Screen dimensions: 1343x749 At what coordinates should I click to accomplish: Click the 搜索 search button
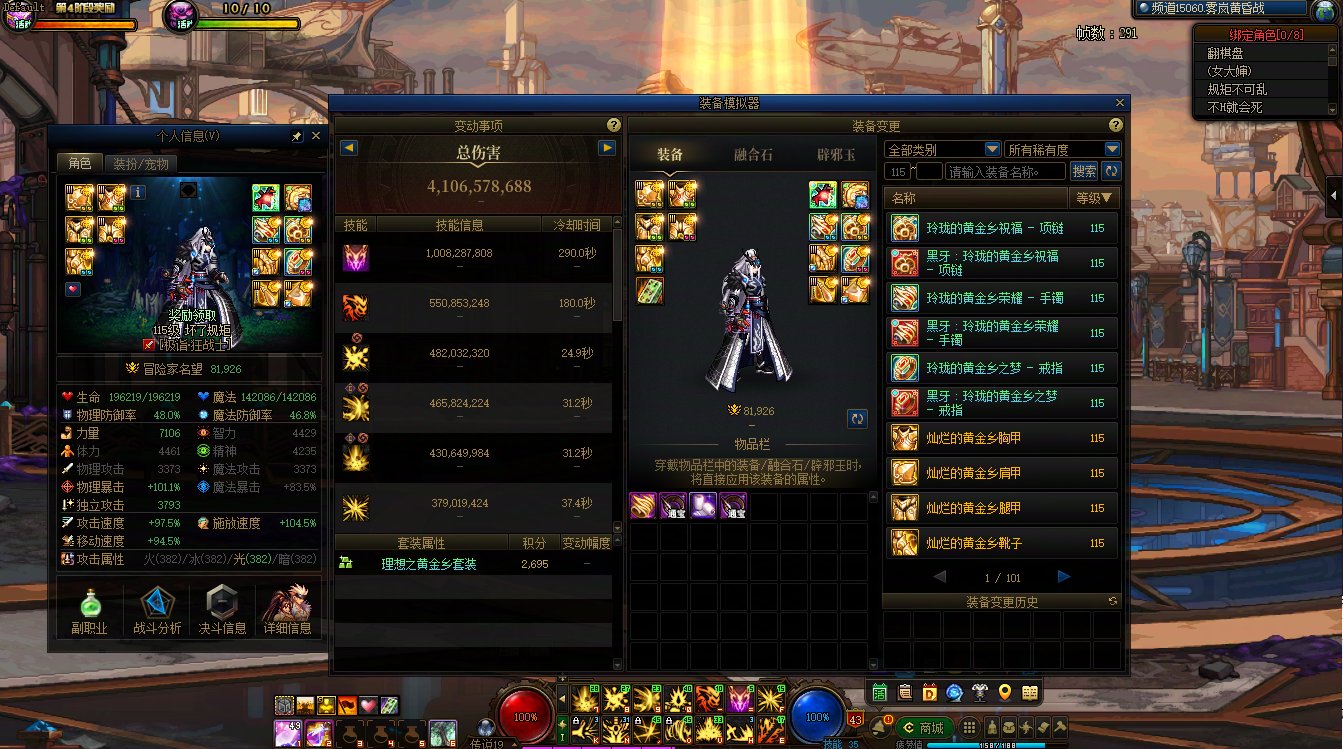click(x=1083, y=172)
